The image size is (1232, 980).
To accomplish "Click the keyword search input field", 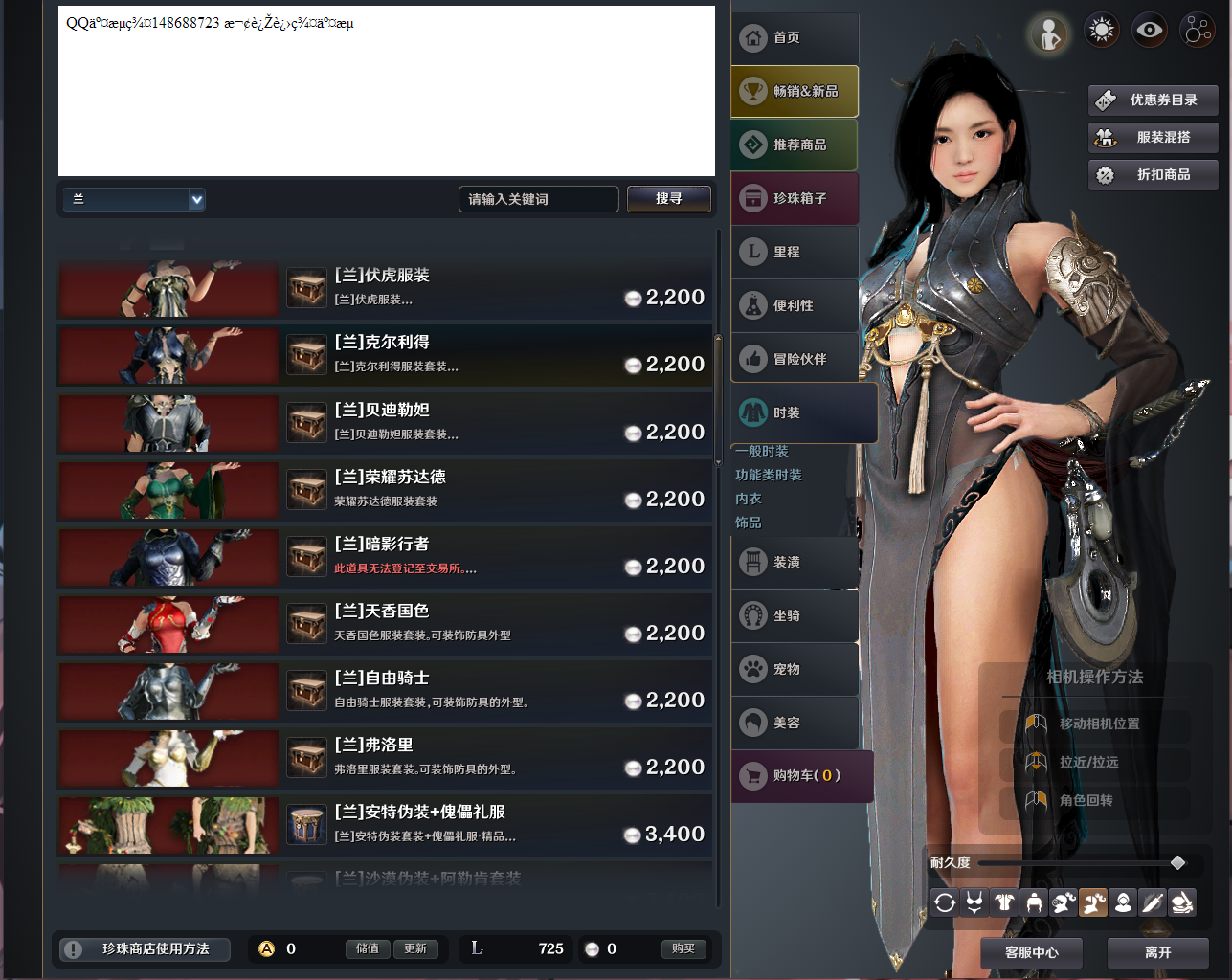I will point(538,199).
